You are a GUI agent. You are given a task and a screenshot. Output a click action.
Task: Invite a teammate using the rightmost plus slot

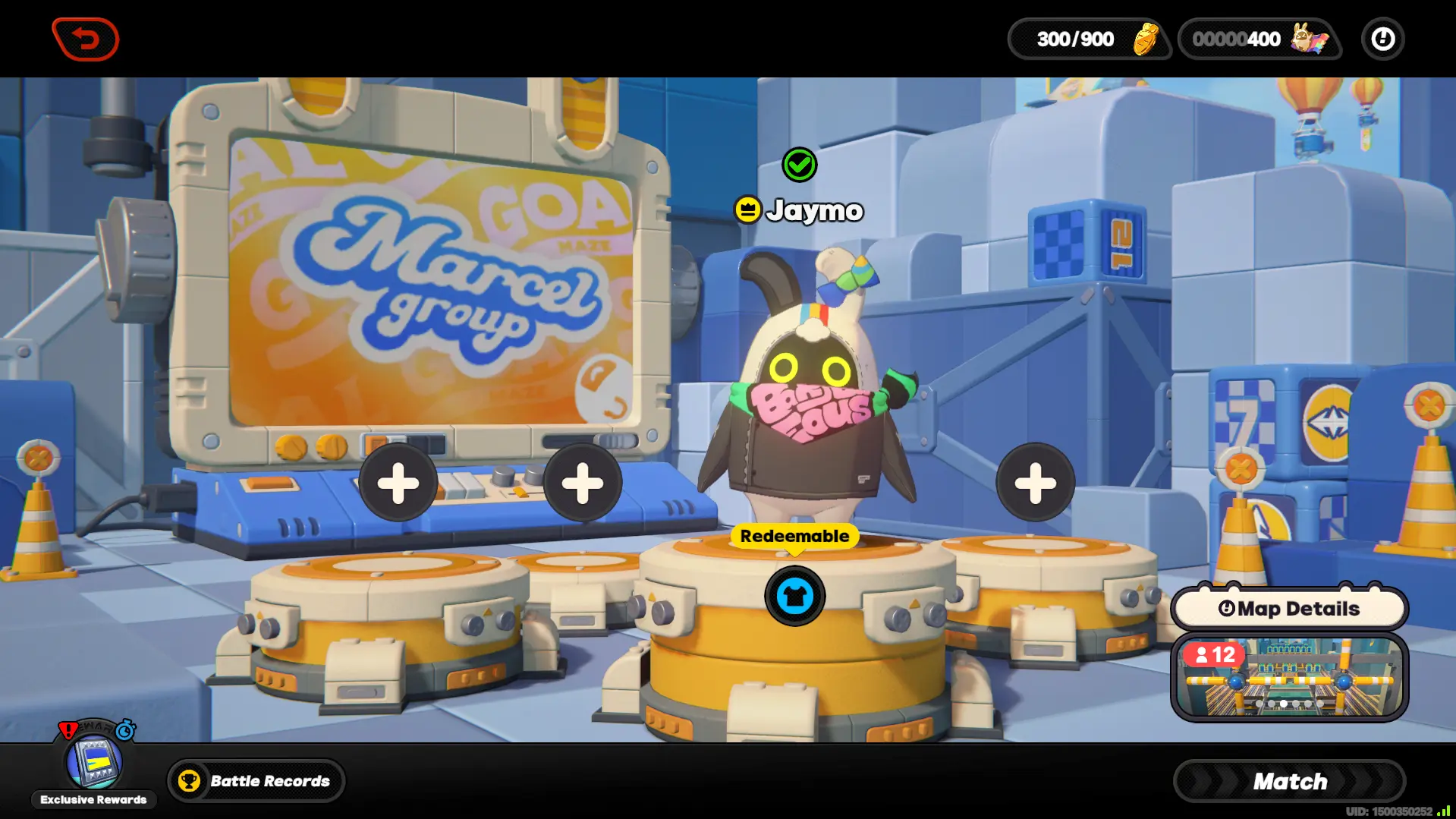(x=1035, y=483)
